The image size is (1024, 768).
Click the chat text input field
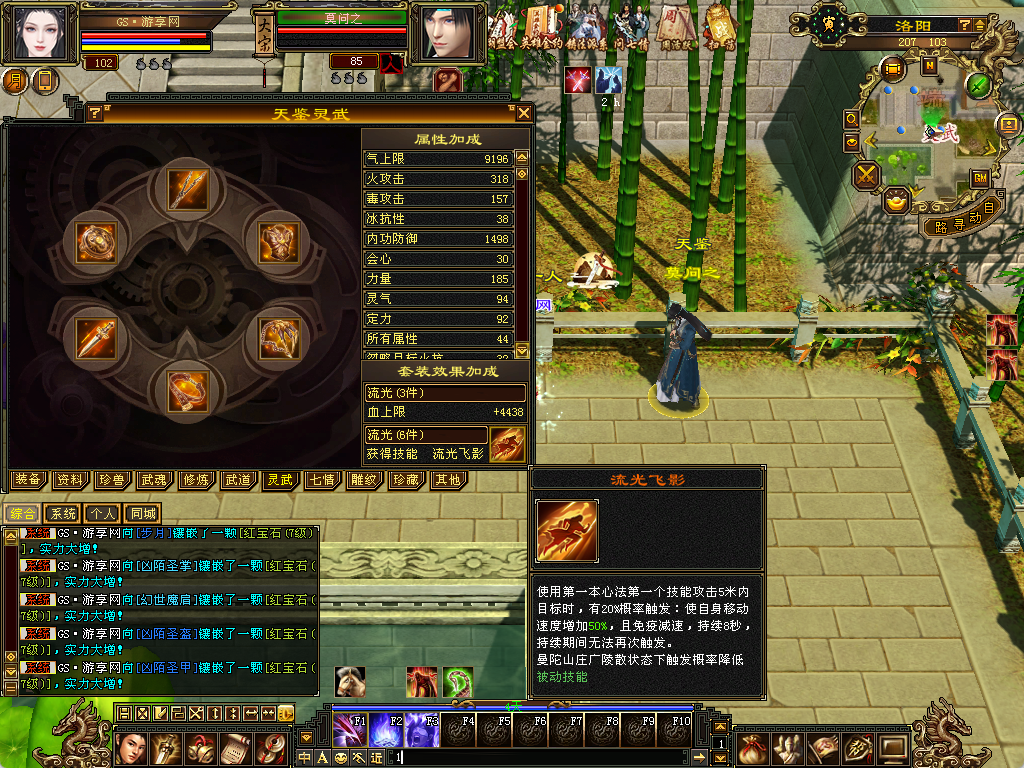click(x=540, y=758)
